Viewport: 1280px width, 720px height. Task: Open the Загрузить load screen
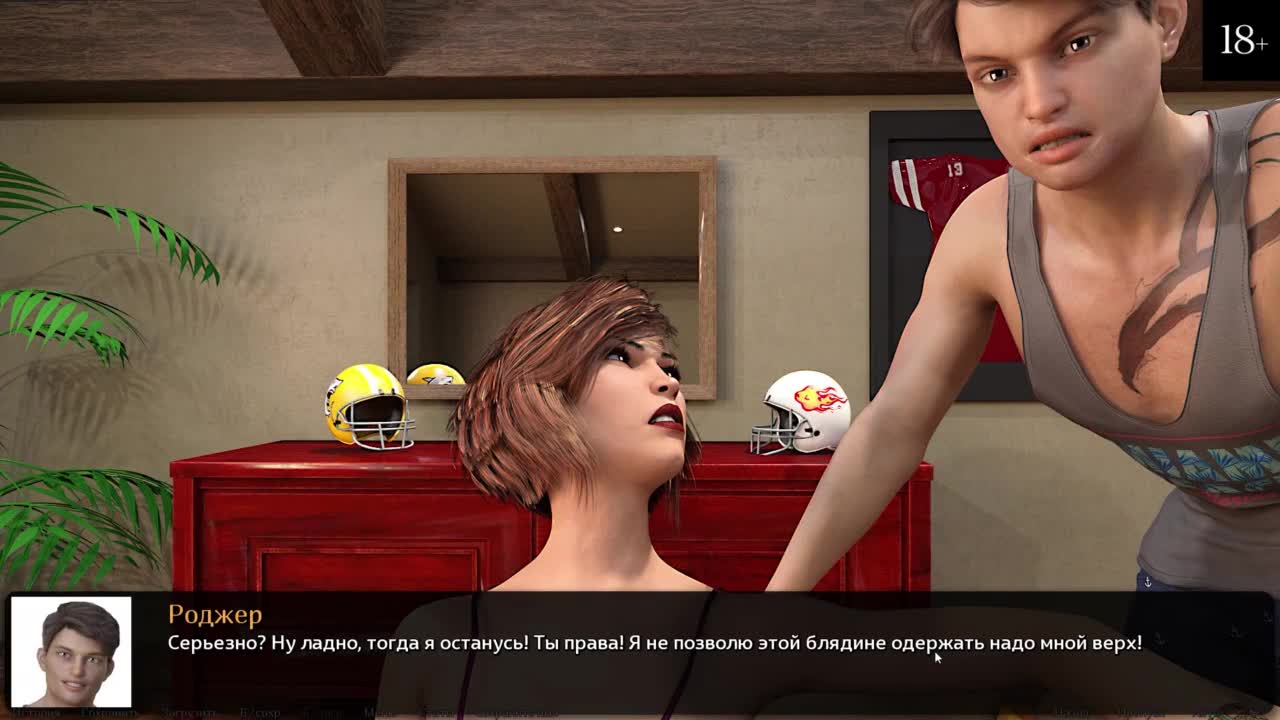[x=189, y=713]
